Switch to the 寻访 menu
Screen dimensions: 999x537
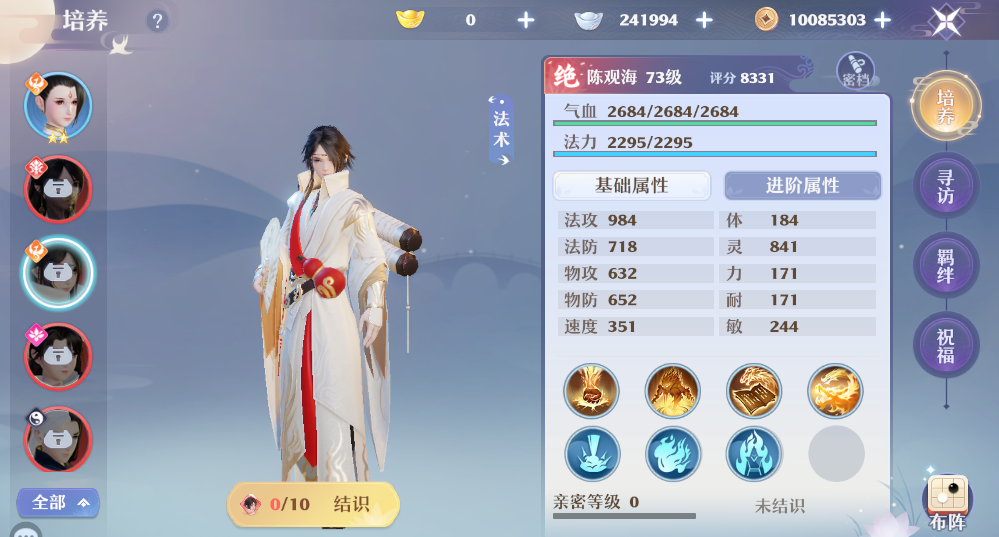coord(944,187)
